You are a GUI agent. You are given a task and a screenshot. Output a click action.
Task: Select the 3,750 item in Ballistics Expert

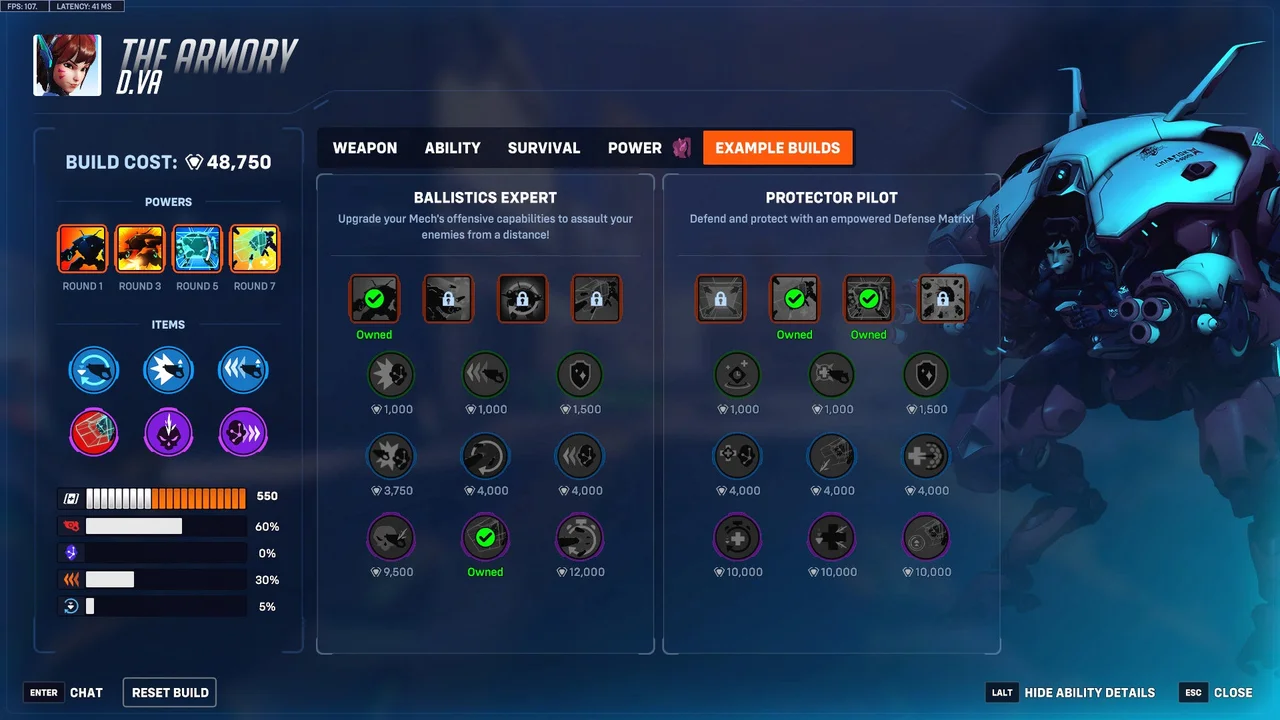[x=391, y=457]
